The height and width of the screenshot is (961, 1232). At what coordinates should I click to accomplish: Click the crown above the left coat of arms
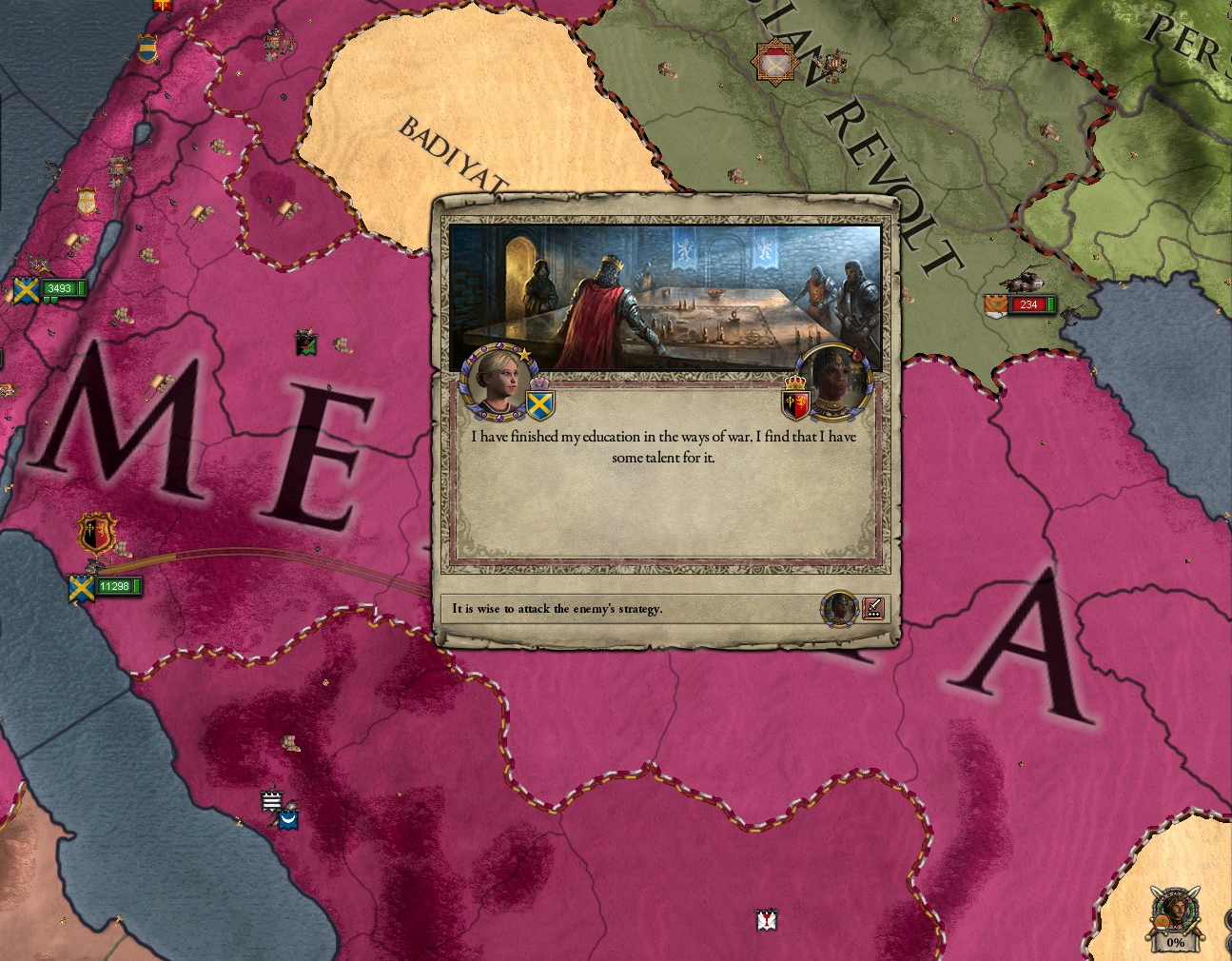pyautogui.click(x=538, y=382)
